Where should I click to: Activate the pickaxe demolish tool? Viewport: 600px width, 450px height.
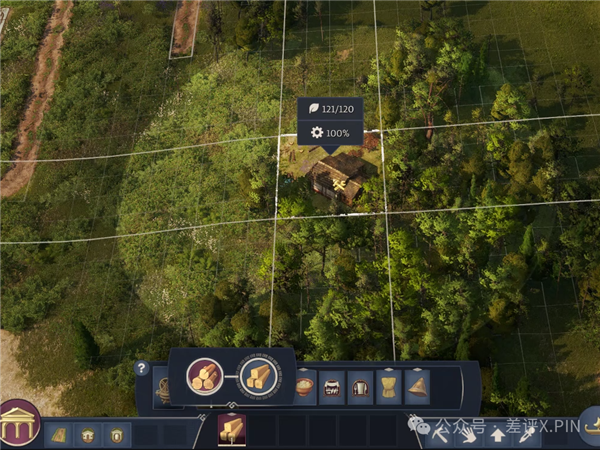click(x=441, y=435)
